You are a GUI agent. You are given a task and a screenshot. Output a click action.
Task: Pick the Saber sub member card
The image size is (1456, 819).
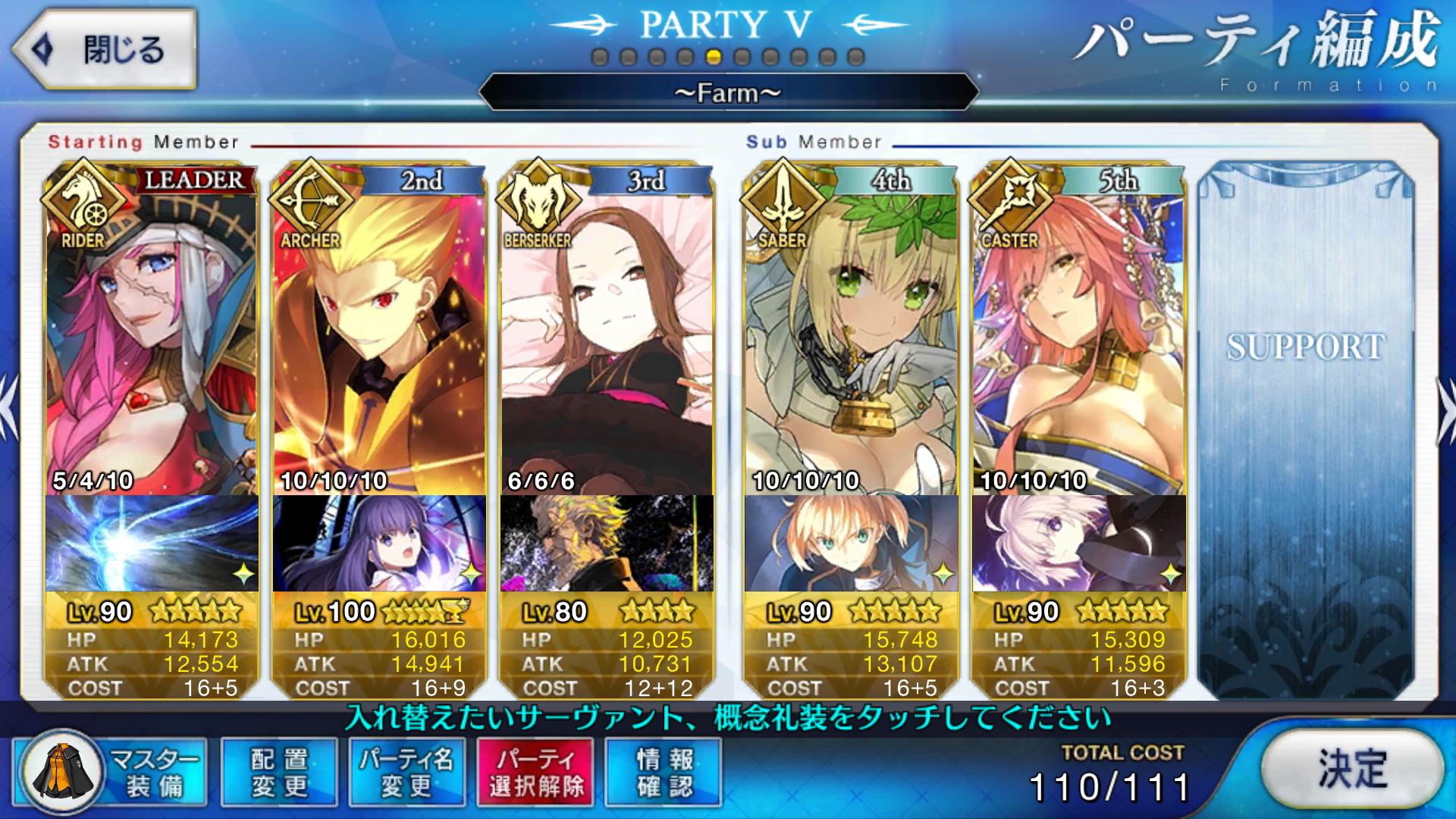[851, 334]
